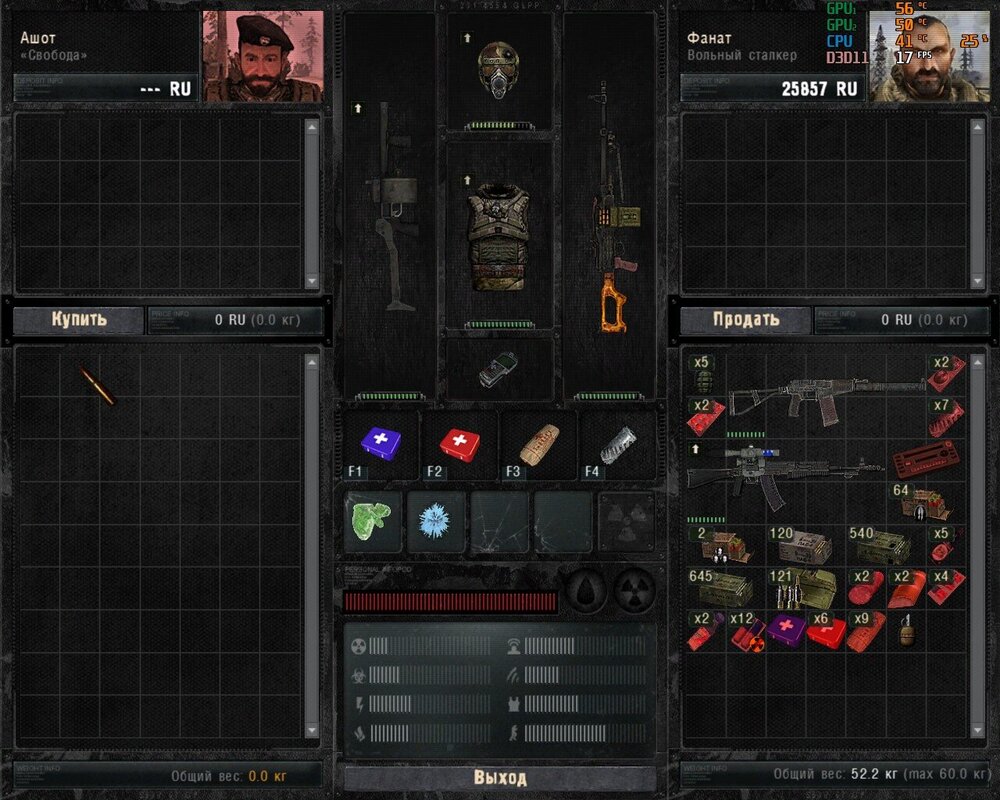The image size is (1000, 800).
Task: Pick the machine gun in the right weapon slot
Action: tap(610, 210)
